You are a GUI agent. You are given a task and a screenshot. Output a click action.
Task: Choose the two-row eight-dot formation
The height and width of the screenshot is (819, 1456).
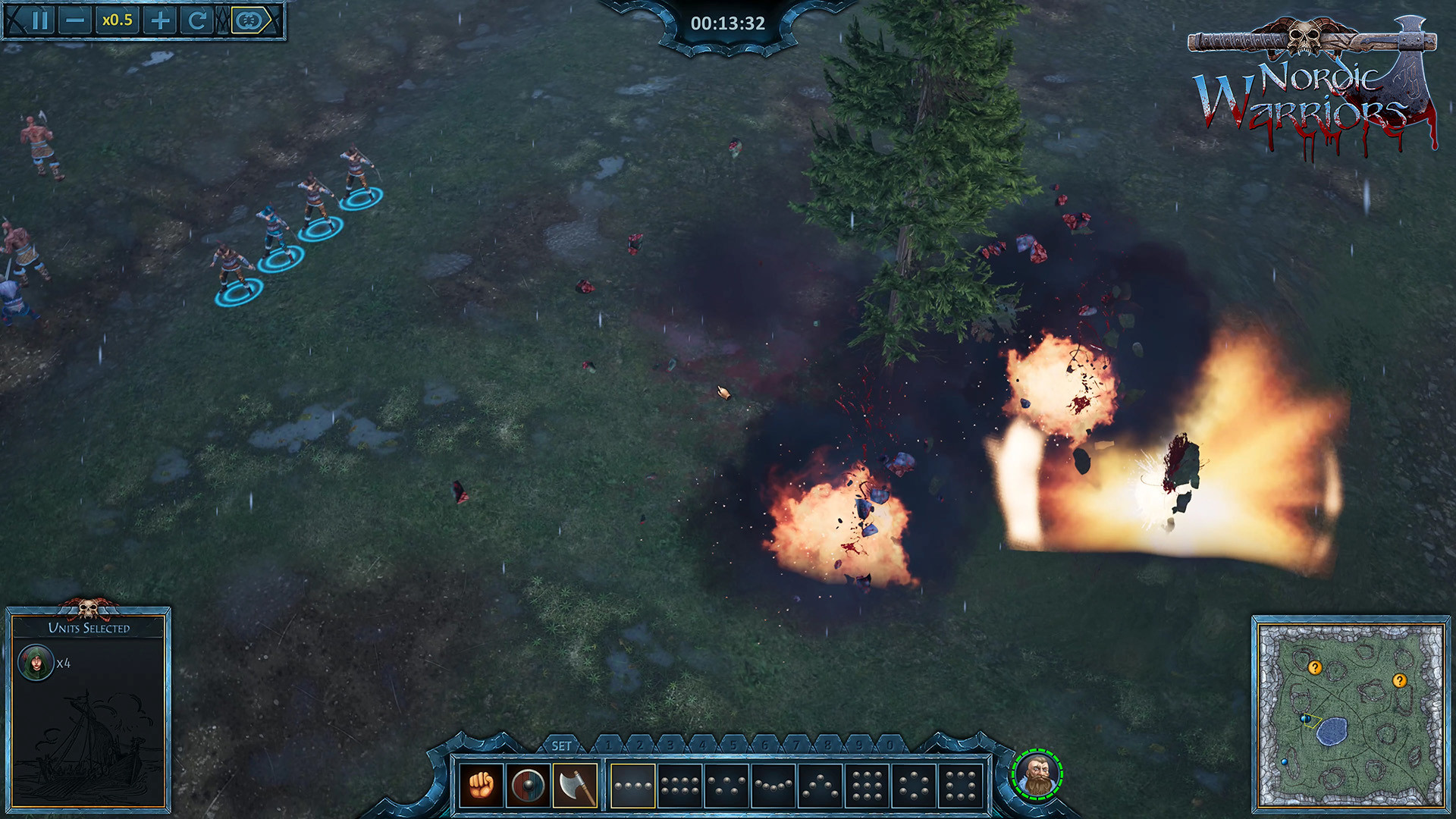[679, 785]
